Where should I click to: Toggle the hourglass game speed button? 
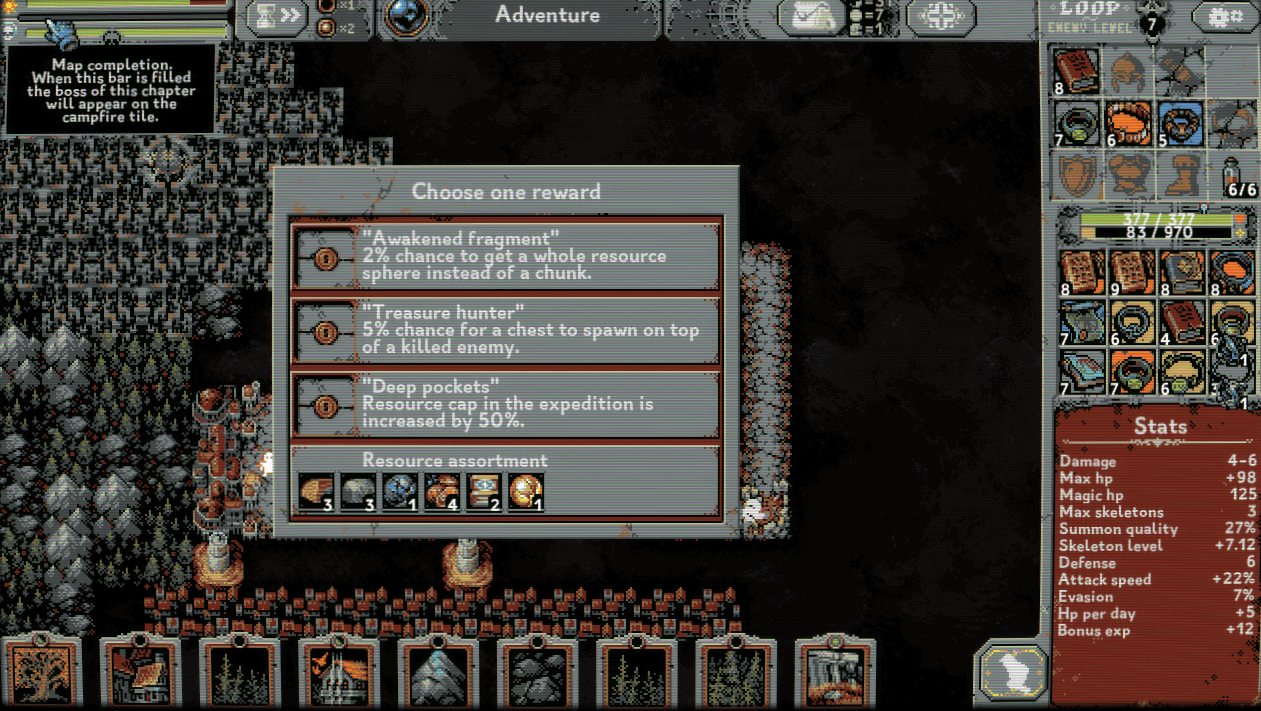277,16
